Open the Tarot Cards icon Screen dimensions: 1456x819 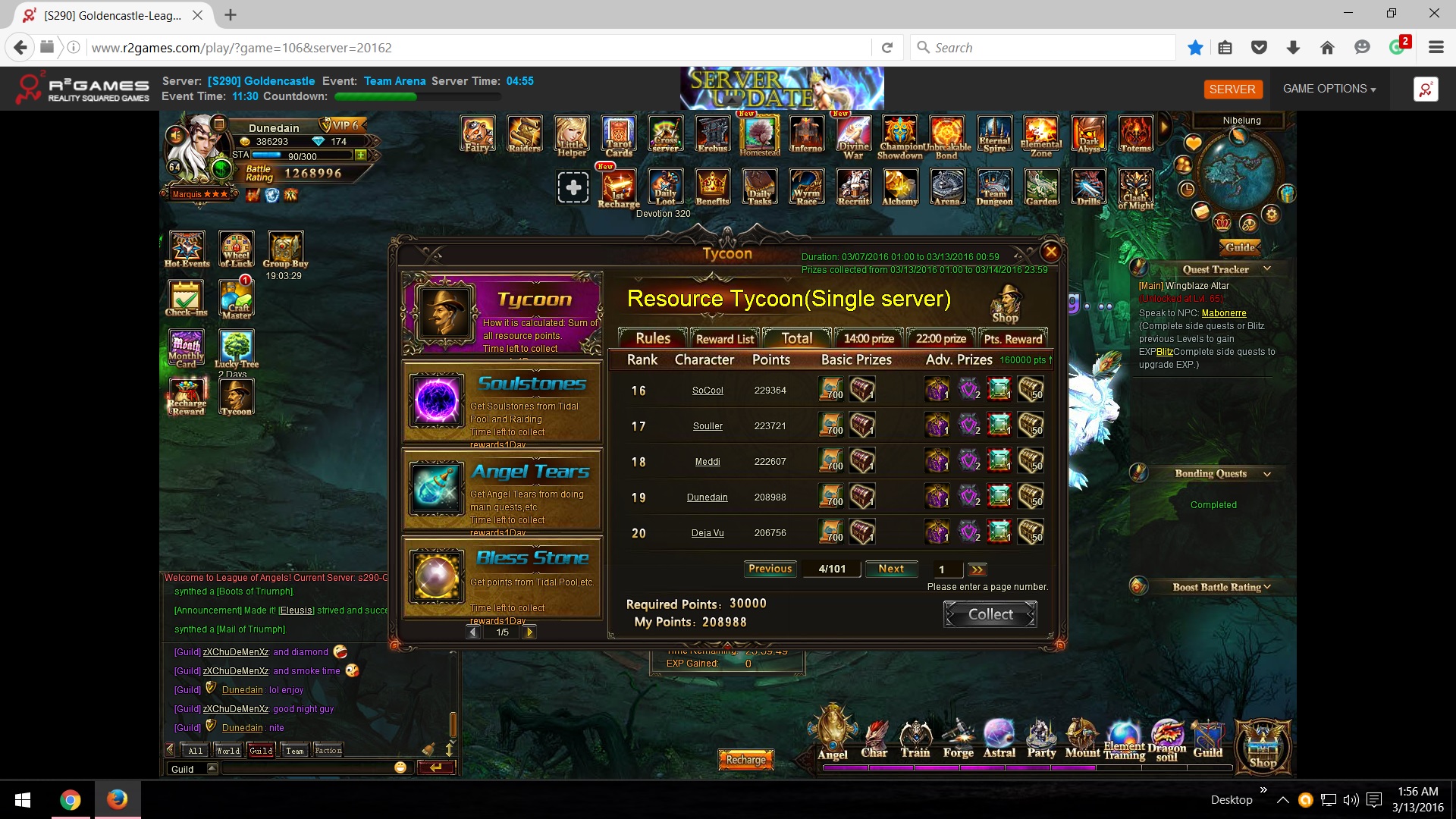[619, 136]
